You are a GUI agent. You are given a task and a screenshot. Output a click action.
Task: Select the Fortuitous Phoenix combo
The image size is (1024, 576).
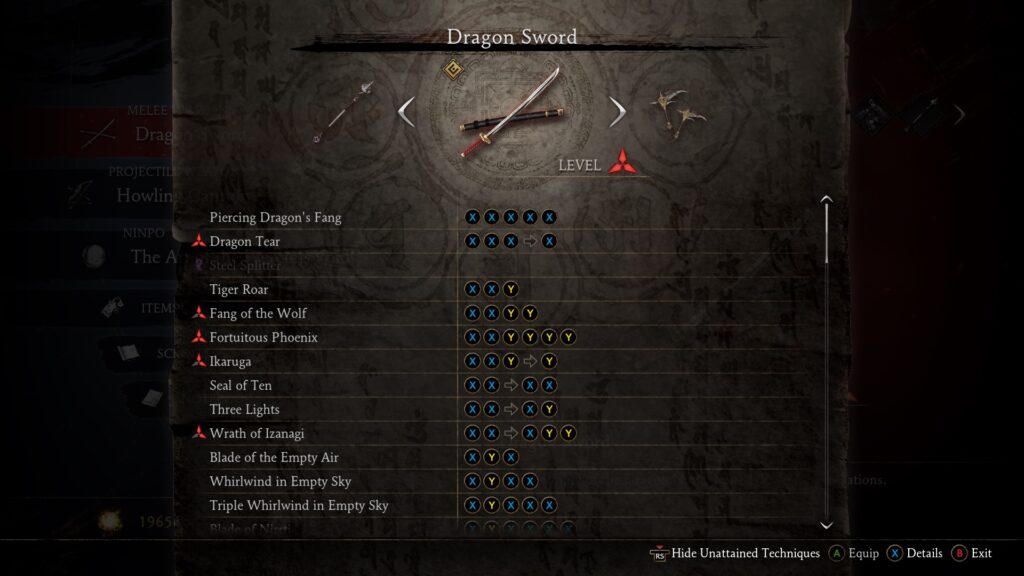(x=263, y=337)
